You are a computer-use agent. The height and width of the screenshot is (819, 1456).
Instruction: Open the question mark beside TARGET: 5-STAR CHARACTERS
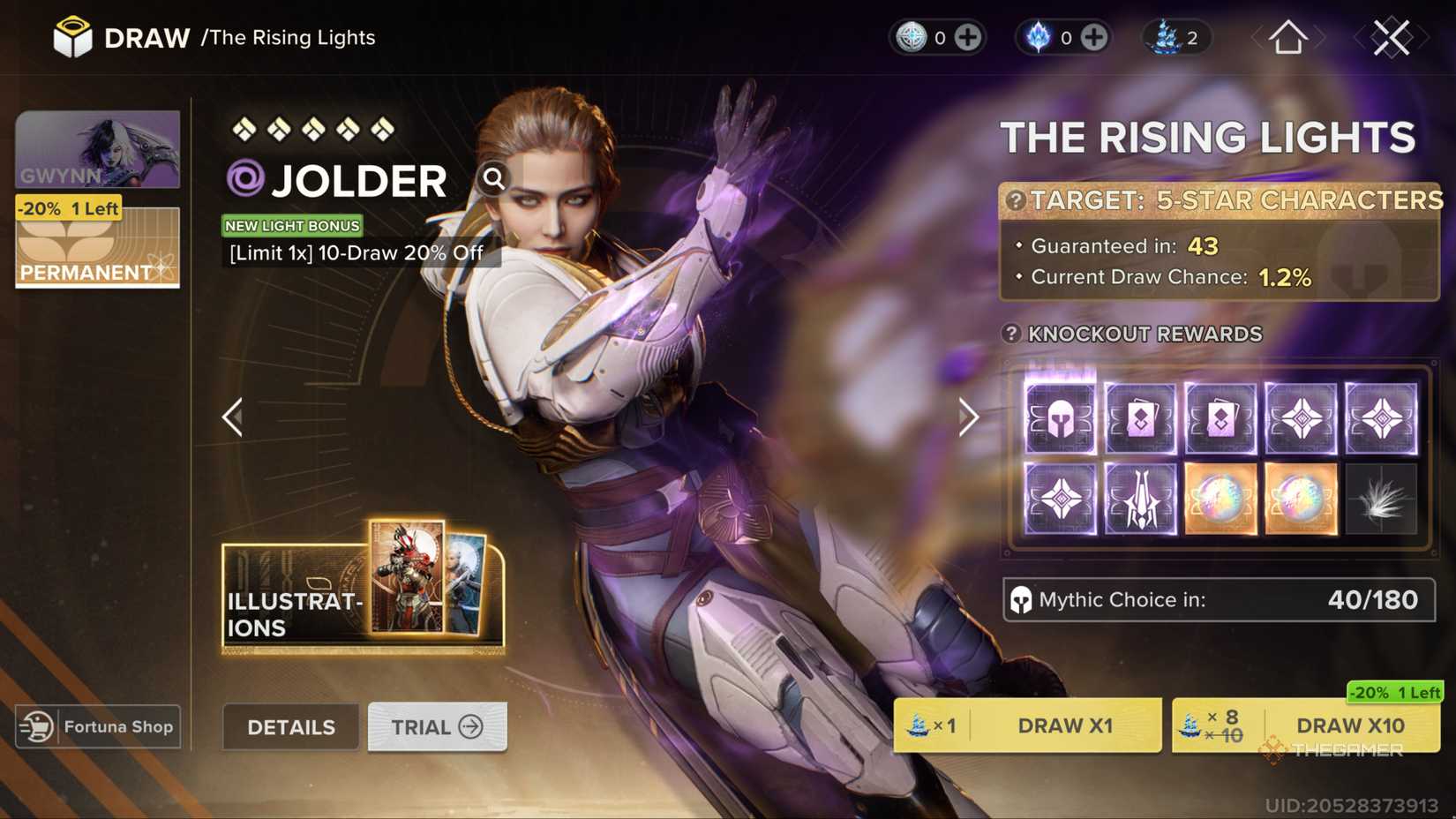click(x=1017, y=200)
